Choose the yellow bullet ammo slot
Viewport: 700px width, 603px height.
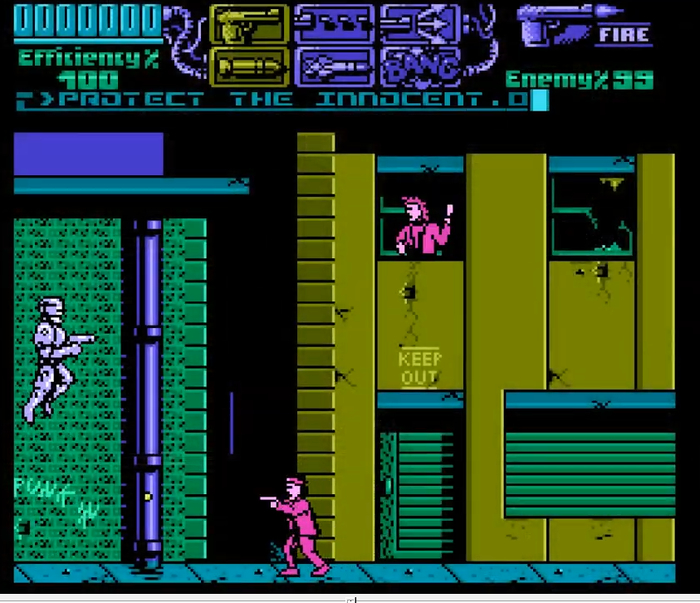pyautogui.click(x=248, y=66)
